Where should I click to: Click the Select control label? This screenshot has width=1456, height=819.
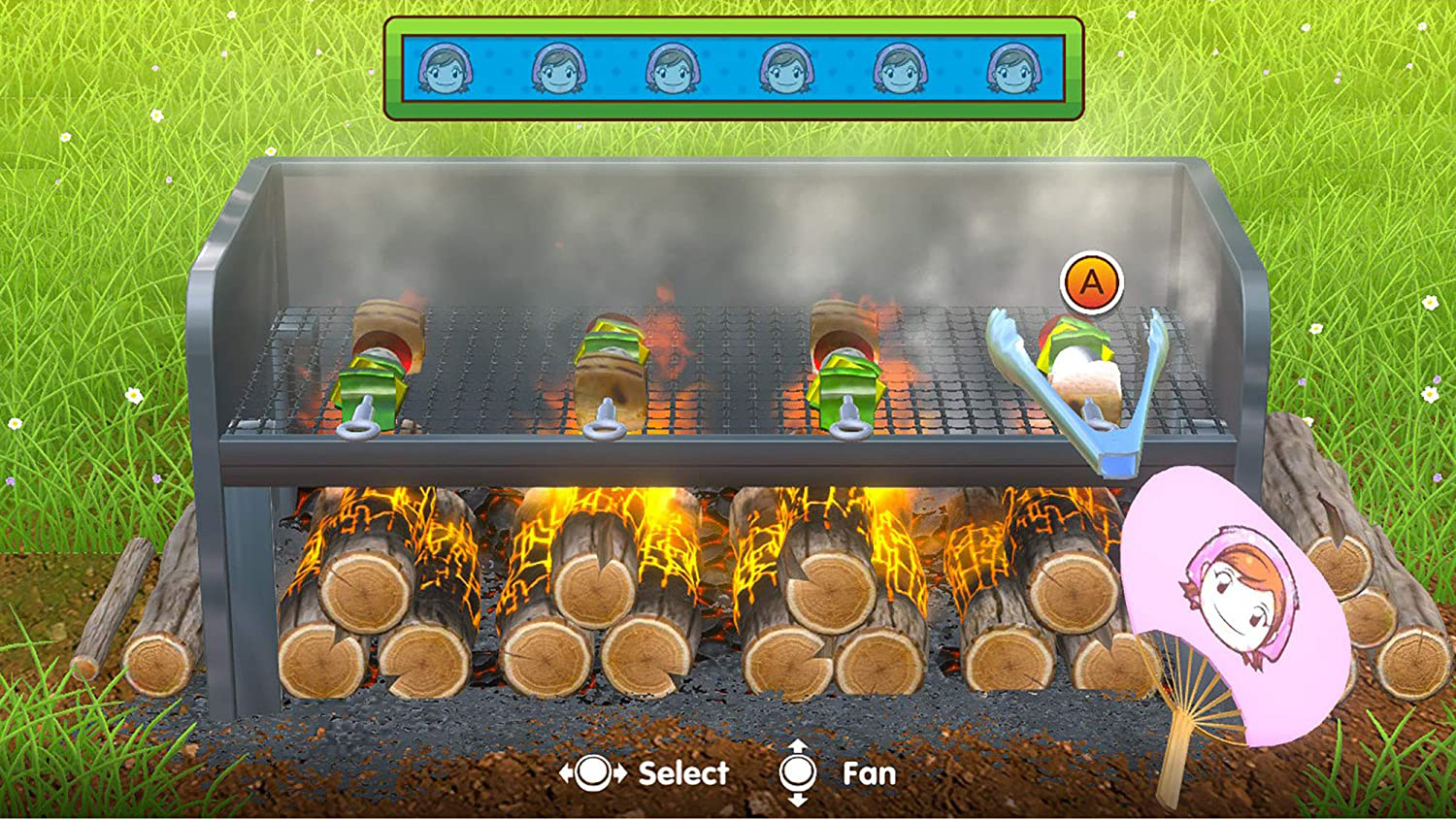[x=681, y=772]
